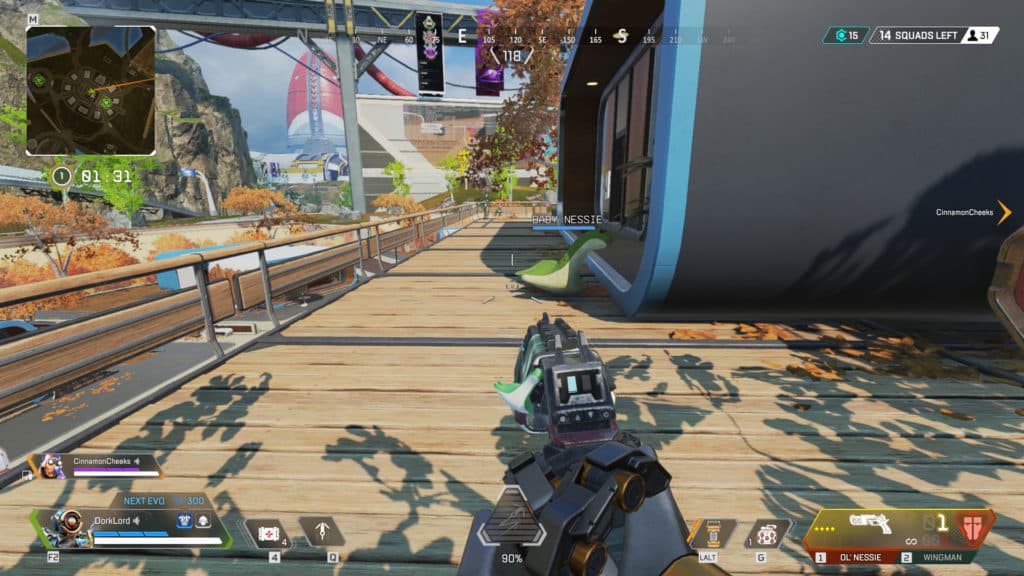Activate the grapple tactical ability
The height and width of the screenshot is (576, 1024).
322,531
